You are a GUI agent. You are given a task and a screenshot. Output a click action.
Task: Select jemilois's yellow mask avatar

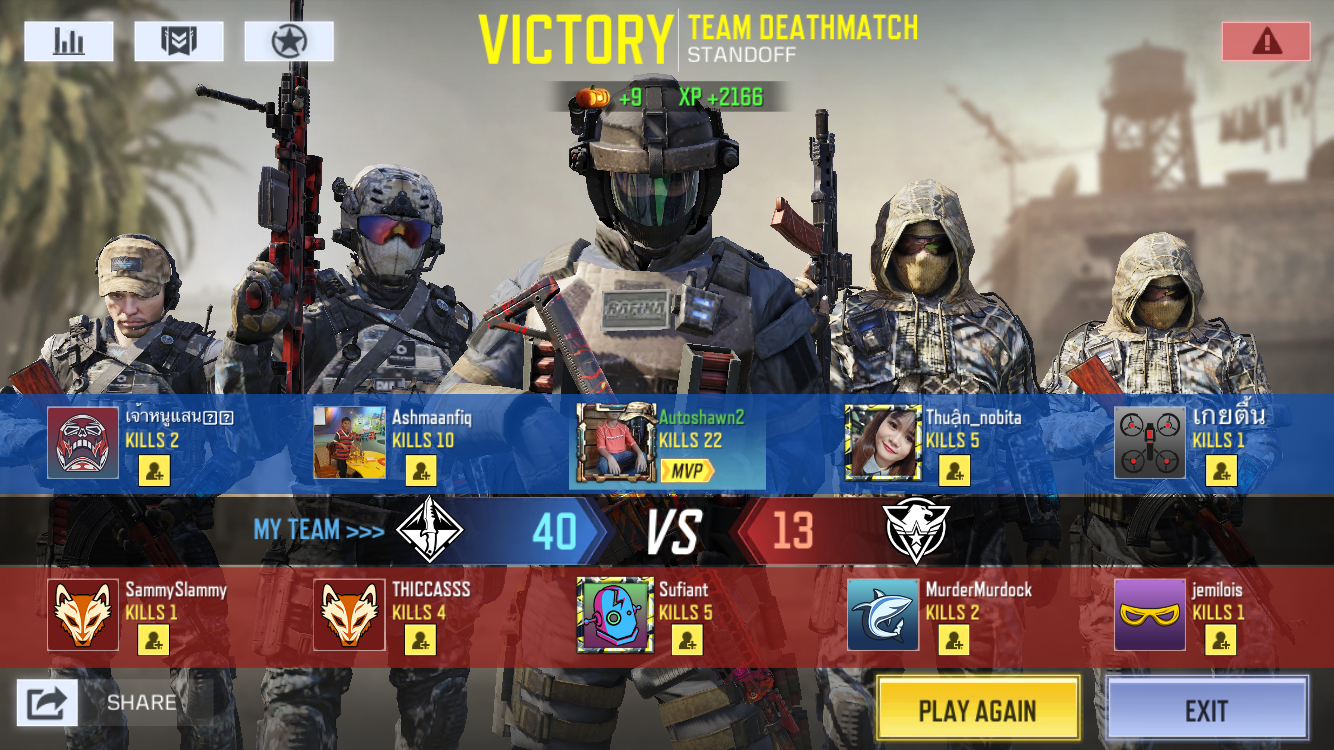pyautogui.click(x=1150, y=614)
